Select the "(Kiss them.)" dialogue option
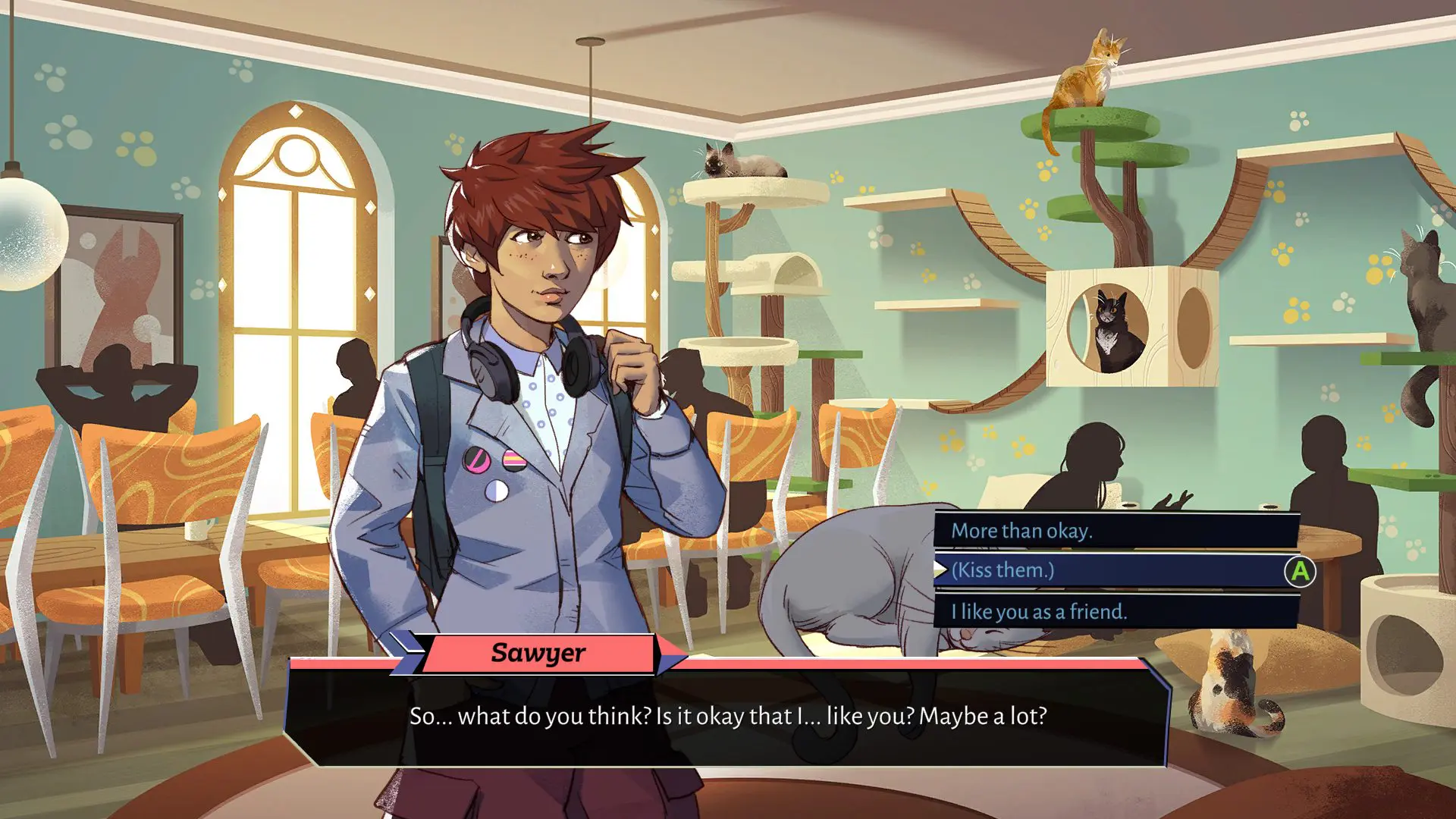Screen dimensions: 1456x819 1115,570
